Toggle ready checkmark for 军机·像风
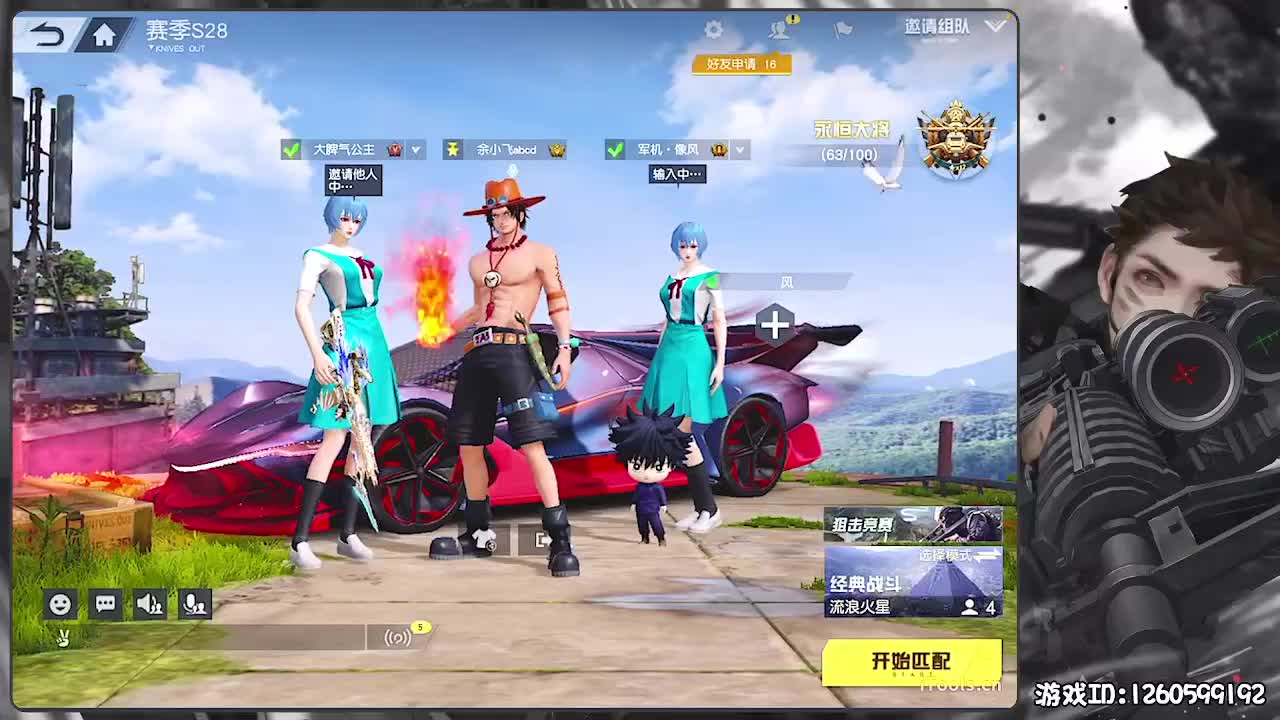Image resolution: width=1280 pixels, height=720 pixels. click(x=615, y=150)
